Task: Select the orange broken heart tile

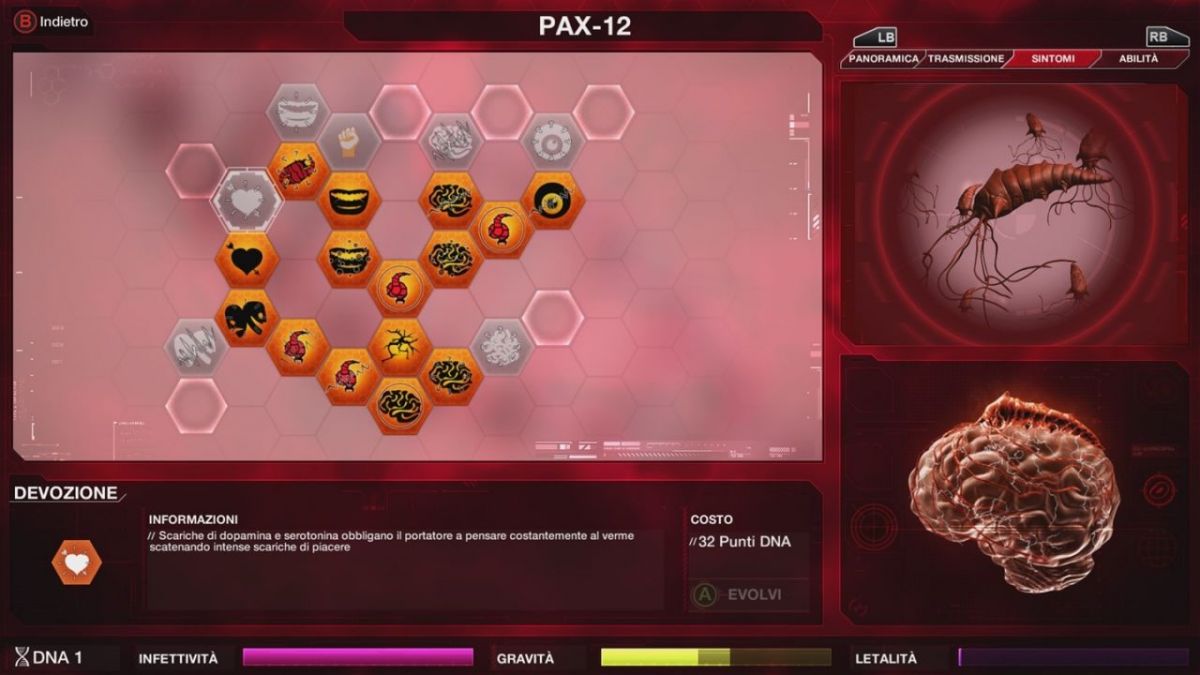Action: 246,318
